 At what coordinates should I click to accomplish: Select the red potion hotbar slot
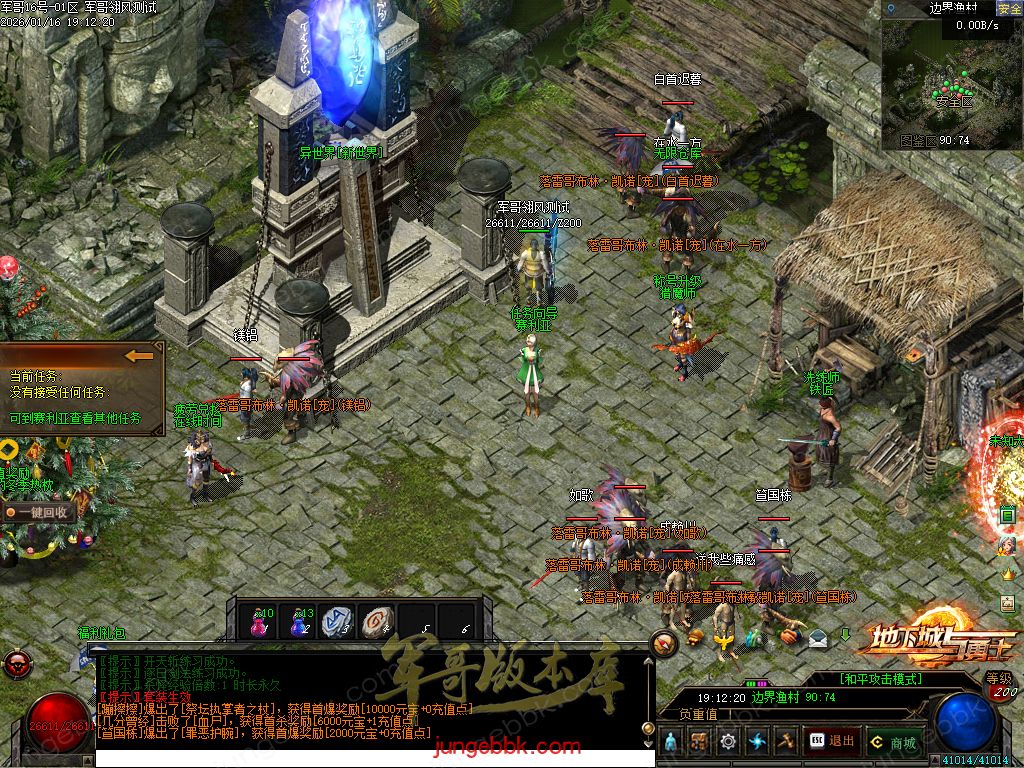tap(262, 622)
